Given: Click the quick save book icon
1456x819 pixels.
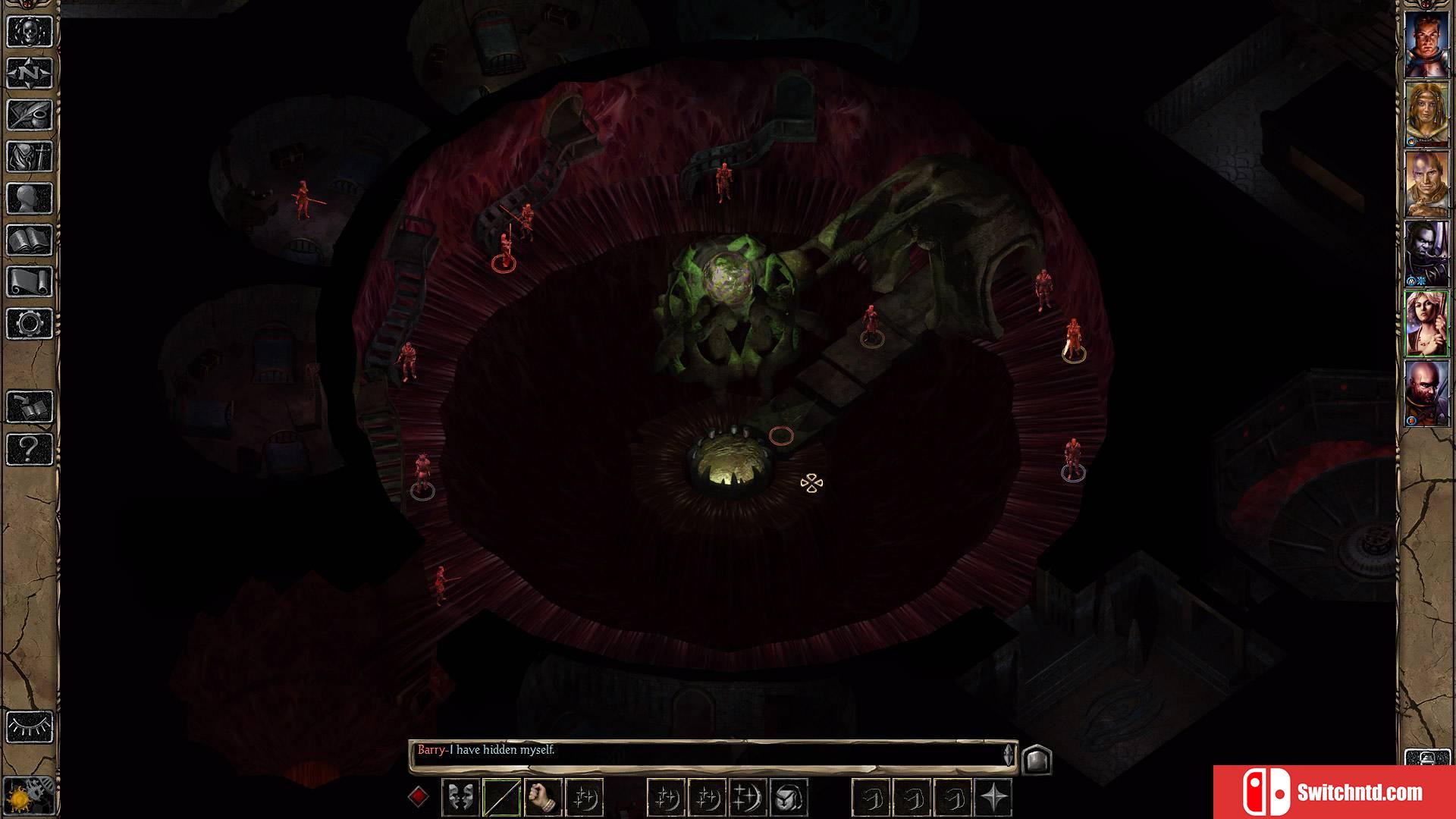Looking at the screenshot, I should [30, 407].
